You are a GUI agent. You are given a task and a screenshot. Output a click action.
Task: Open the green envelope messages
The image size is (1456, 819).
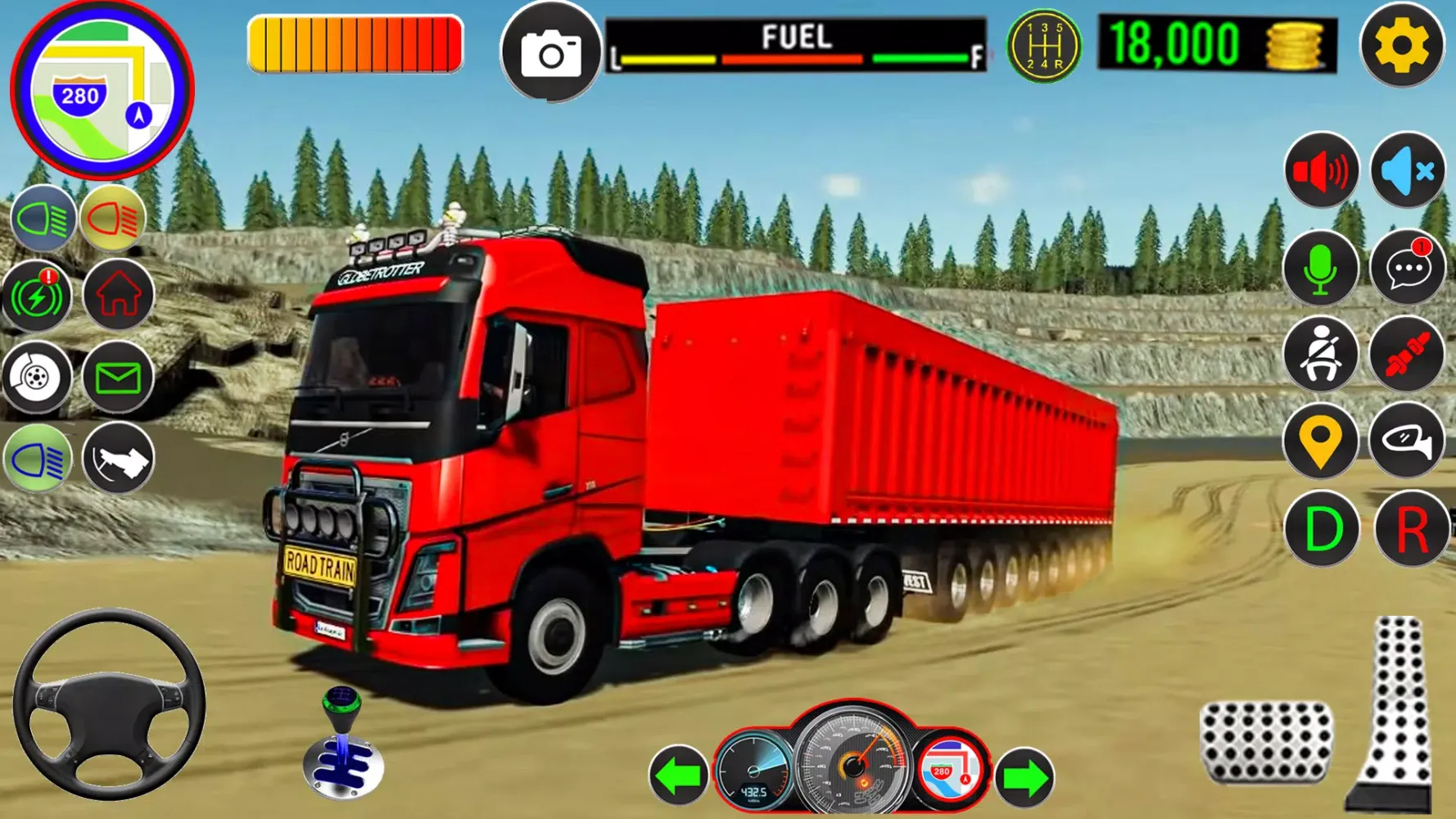(119, 378)
